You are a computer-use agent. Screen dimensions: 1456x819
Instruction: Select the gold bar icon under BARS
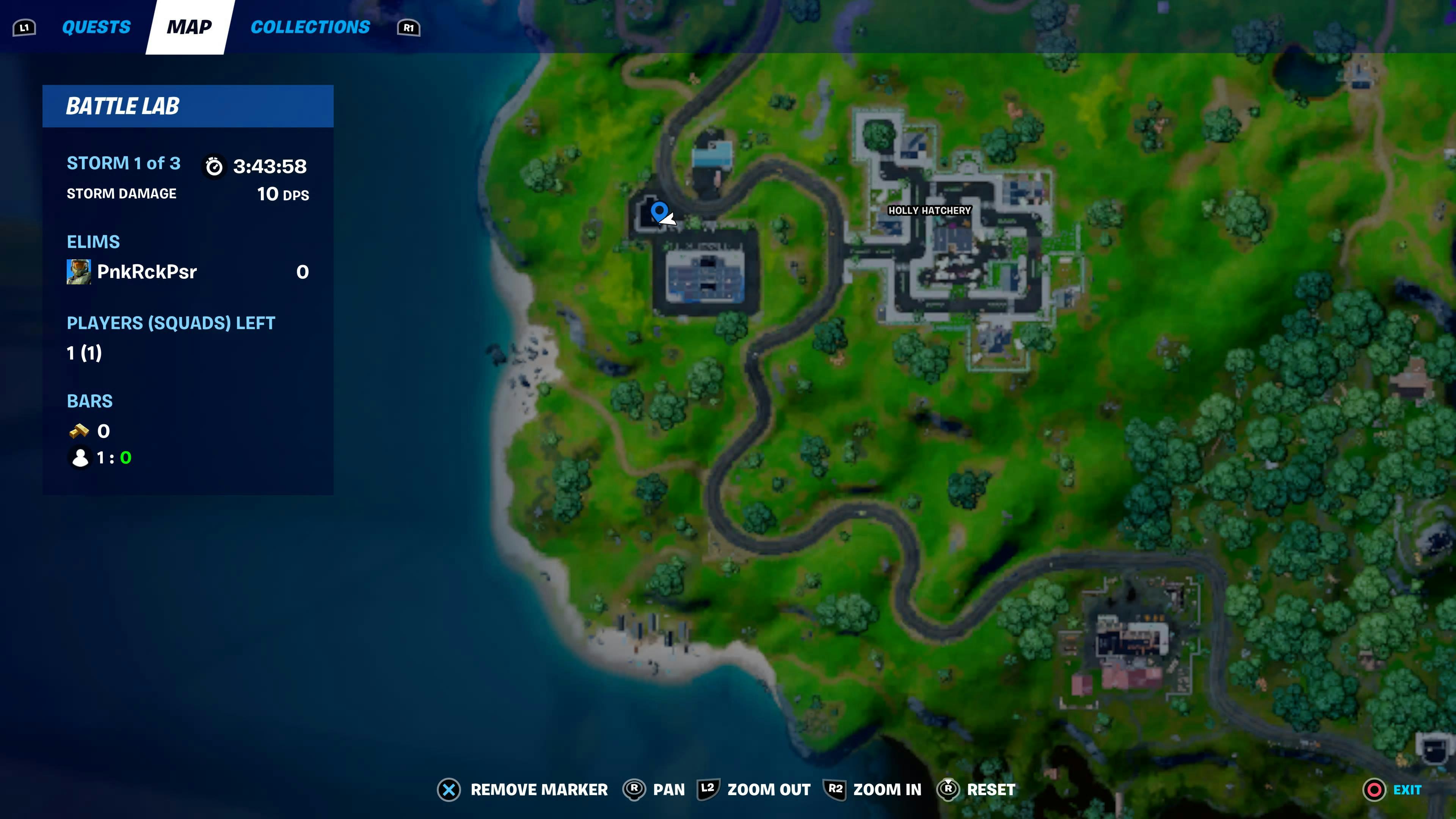tap(79, 431)
